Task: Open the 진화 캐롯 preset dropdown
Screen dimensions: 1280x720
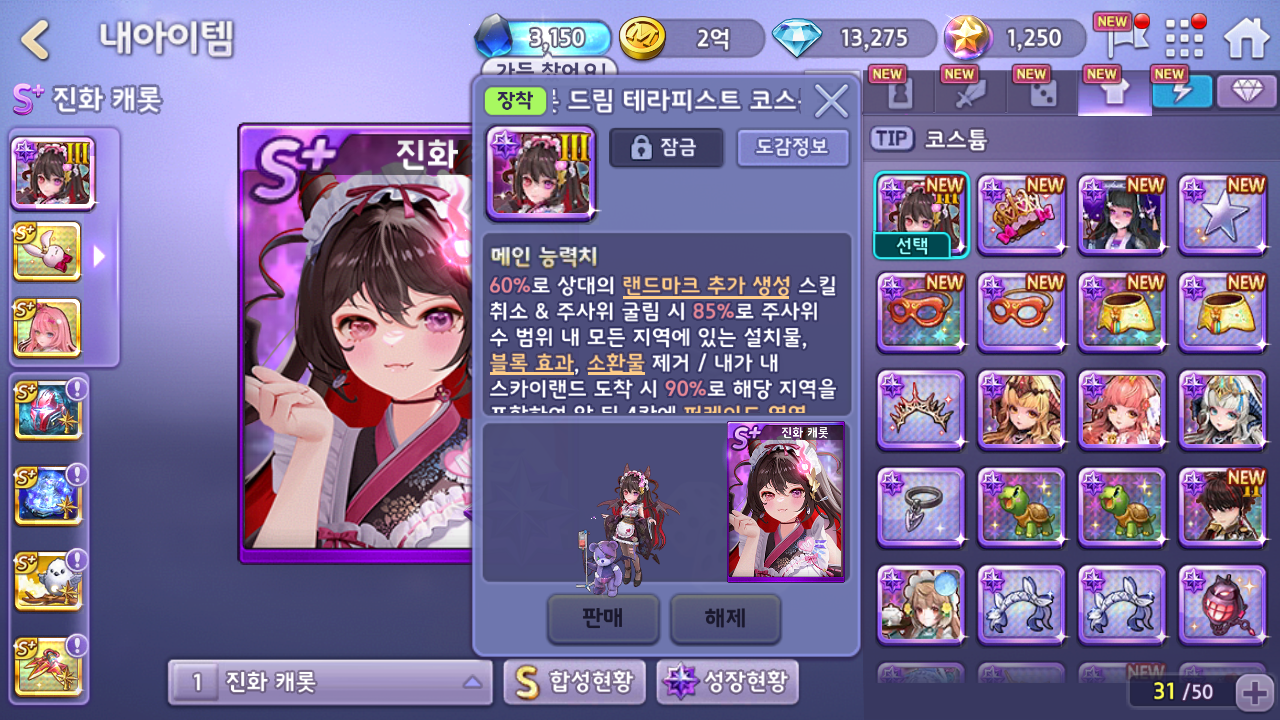Action: point(330,682)
